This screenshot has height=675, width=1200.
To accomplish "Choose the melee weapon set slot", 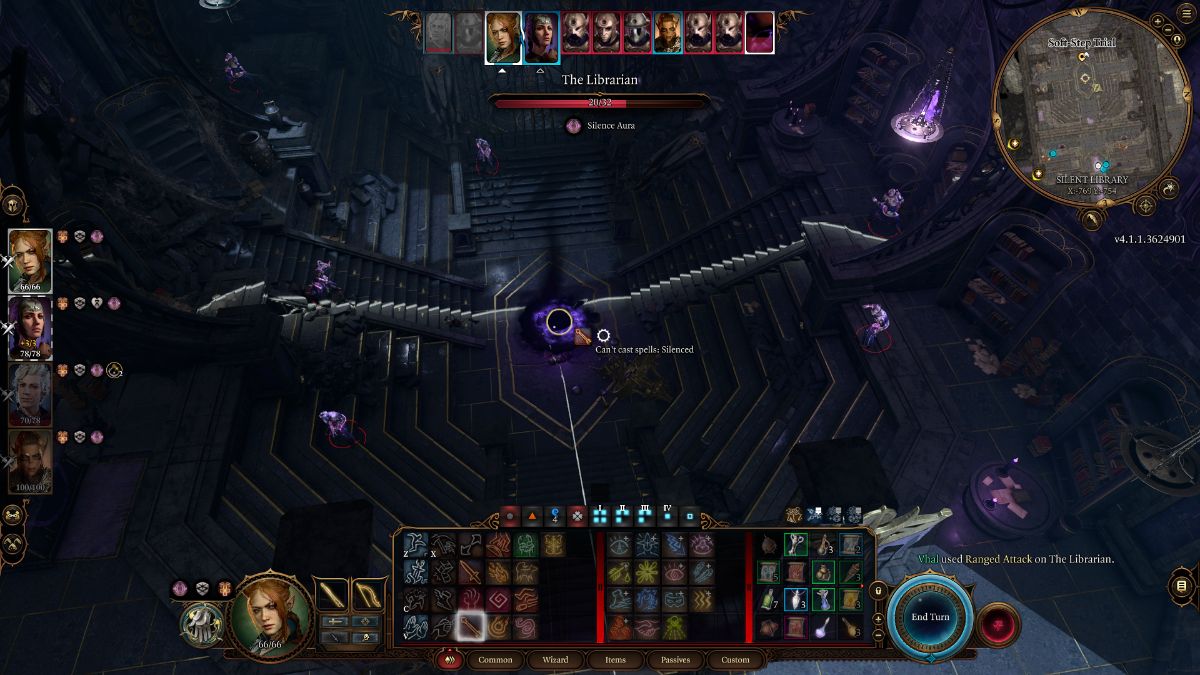I will pos(332,594).
